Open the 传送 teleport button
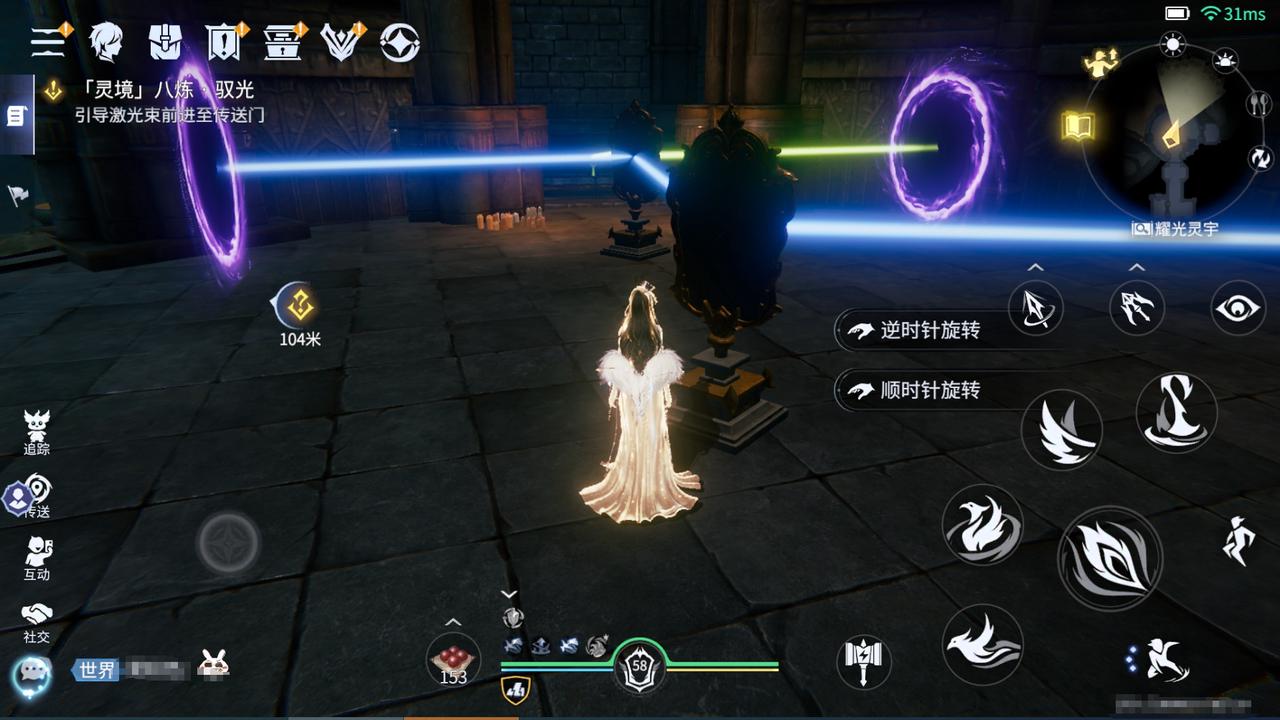The height and width of the screenshot is (720, 1280). pos(37,496)
